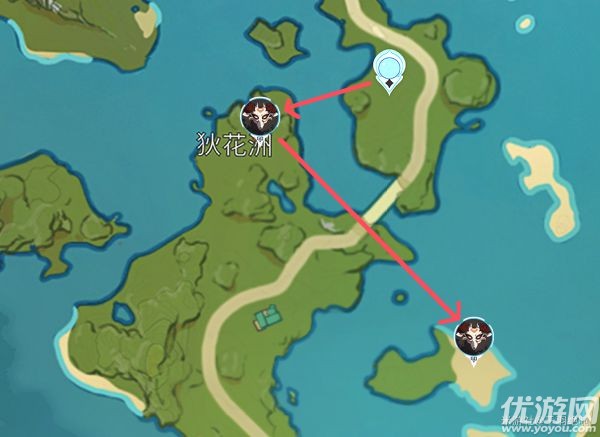Image resolution: width=600 pixels, height=437 pixels.
Task: Click the enemy marker above the 狄花洲 label
Action: (263, 116)
